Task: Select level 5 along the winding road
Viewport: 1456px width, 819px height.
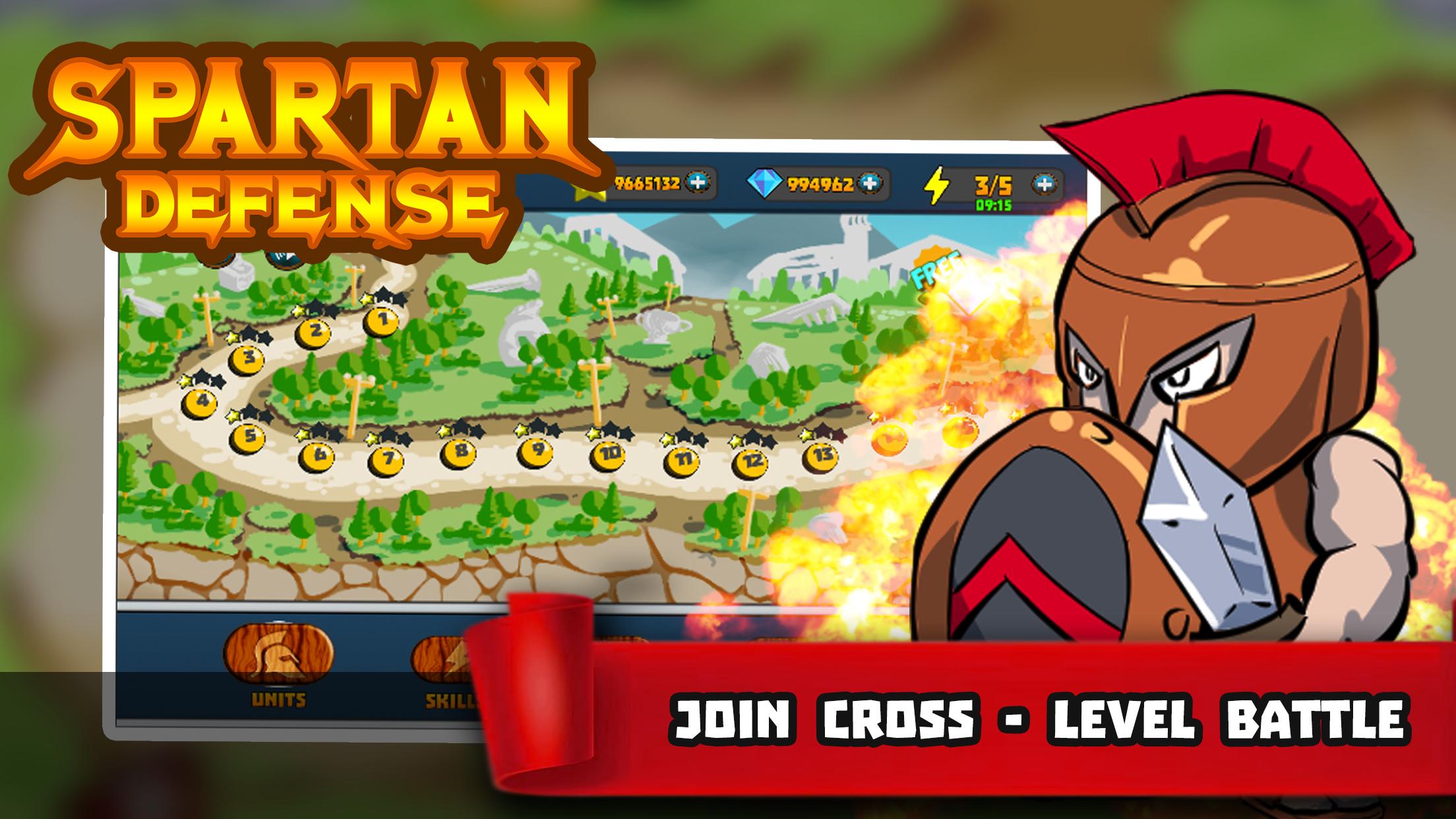Action: (249, 438)
